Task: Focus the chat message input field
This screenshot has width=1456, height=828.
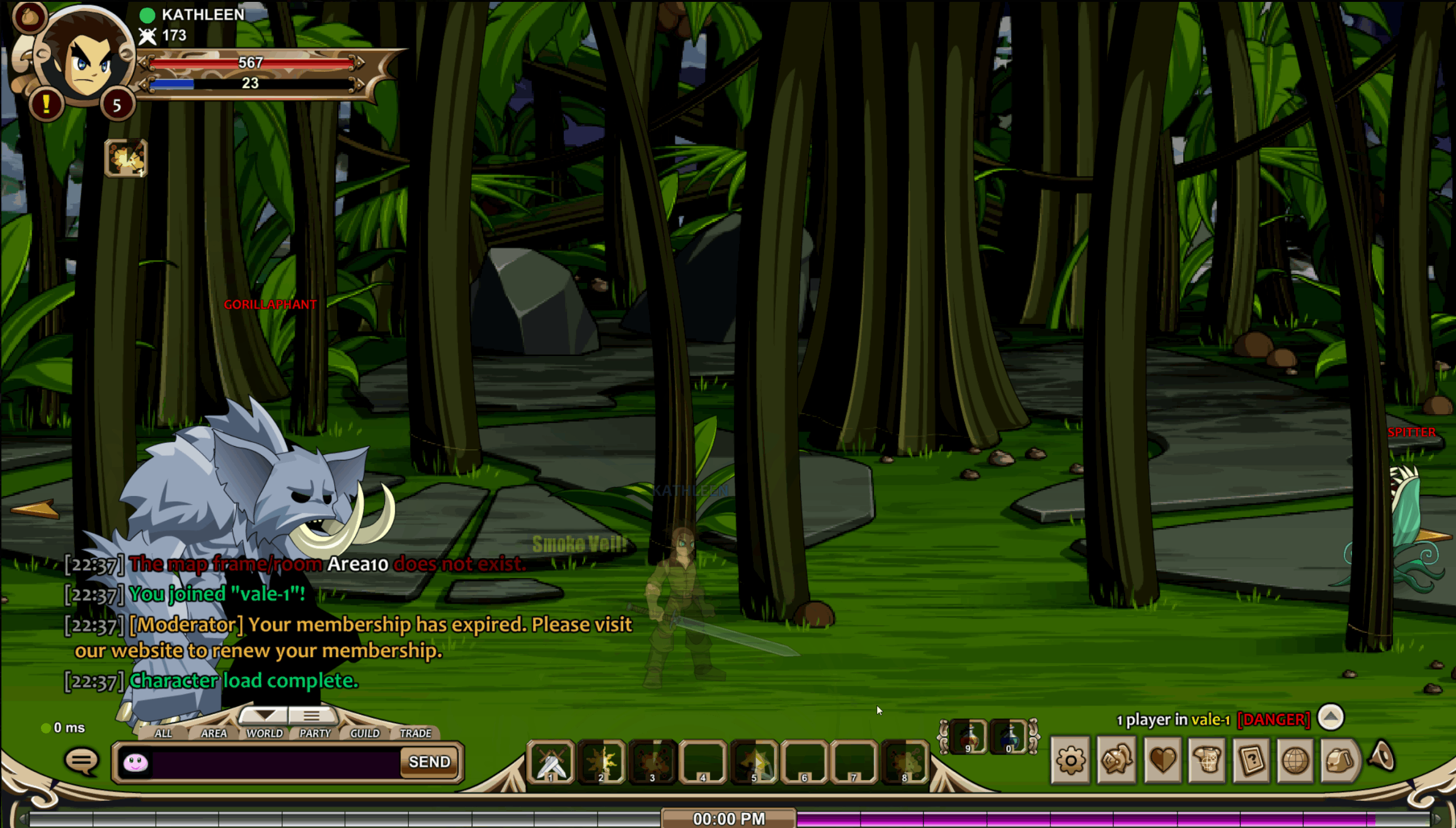Action: point(275,762)
